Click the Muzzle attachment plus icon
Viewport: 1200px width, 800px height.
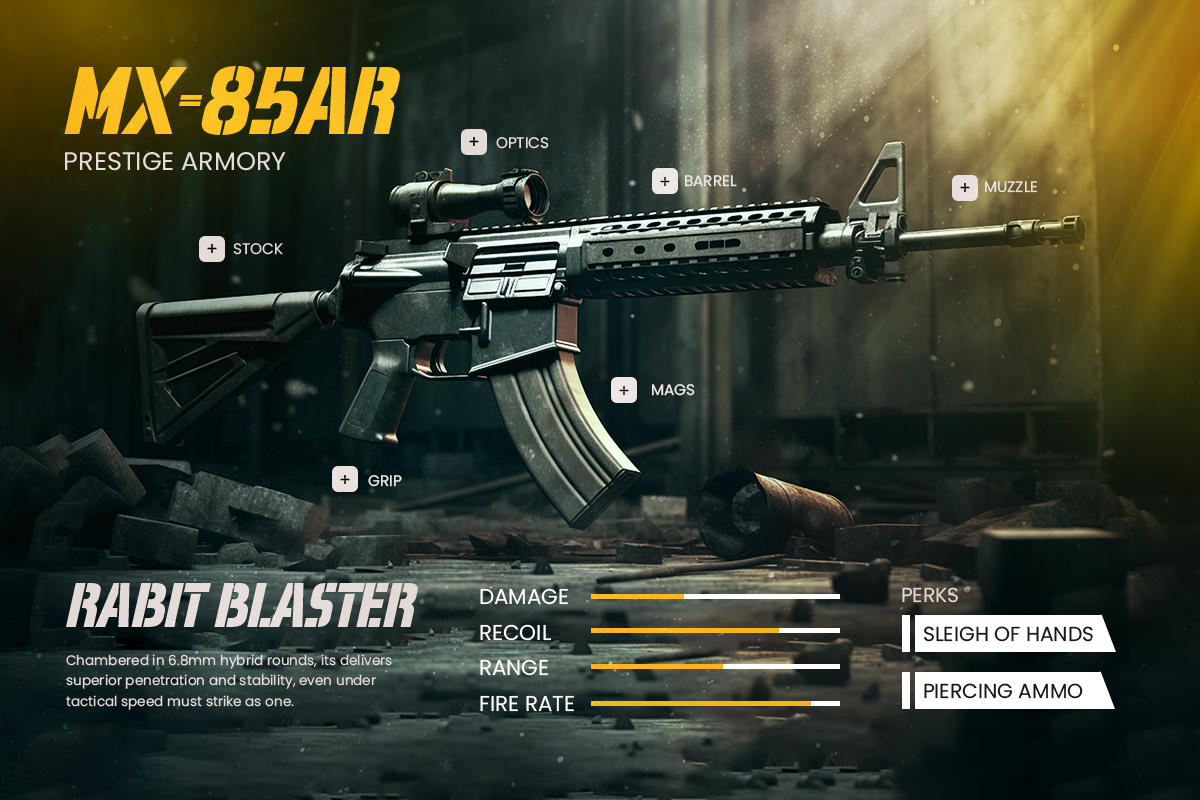[965, 187]
